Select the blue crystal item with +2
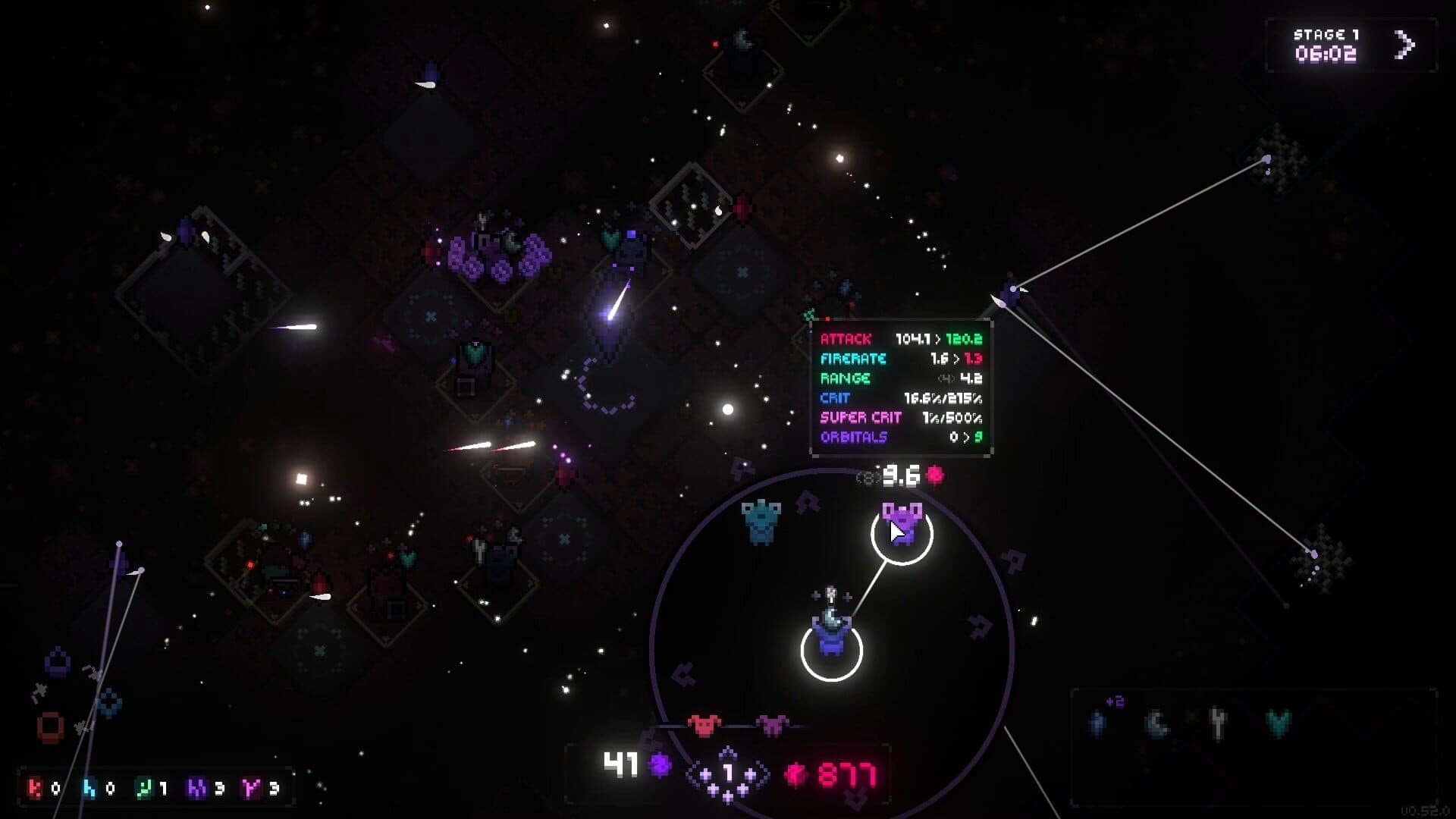Viewport: 1456px width, 819px height. 1098,723
